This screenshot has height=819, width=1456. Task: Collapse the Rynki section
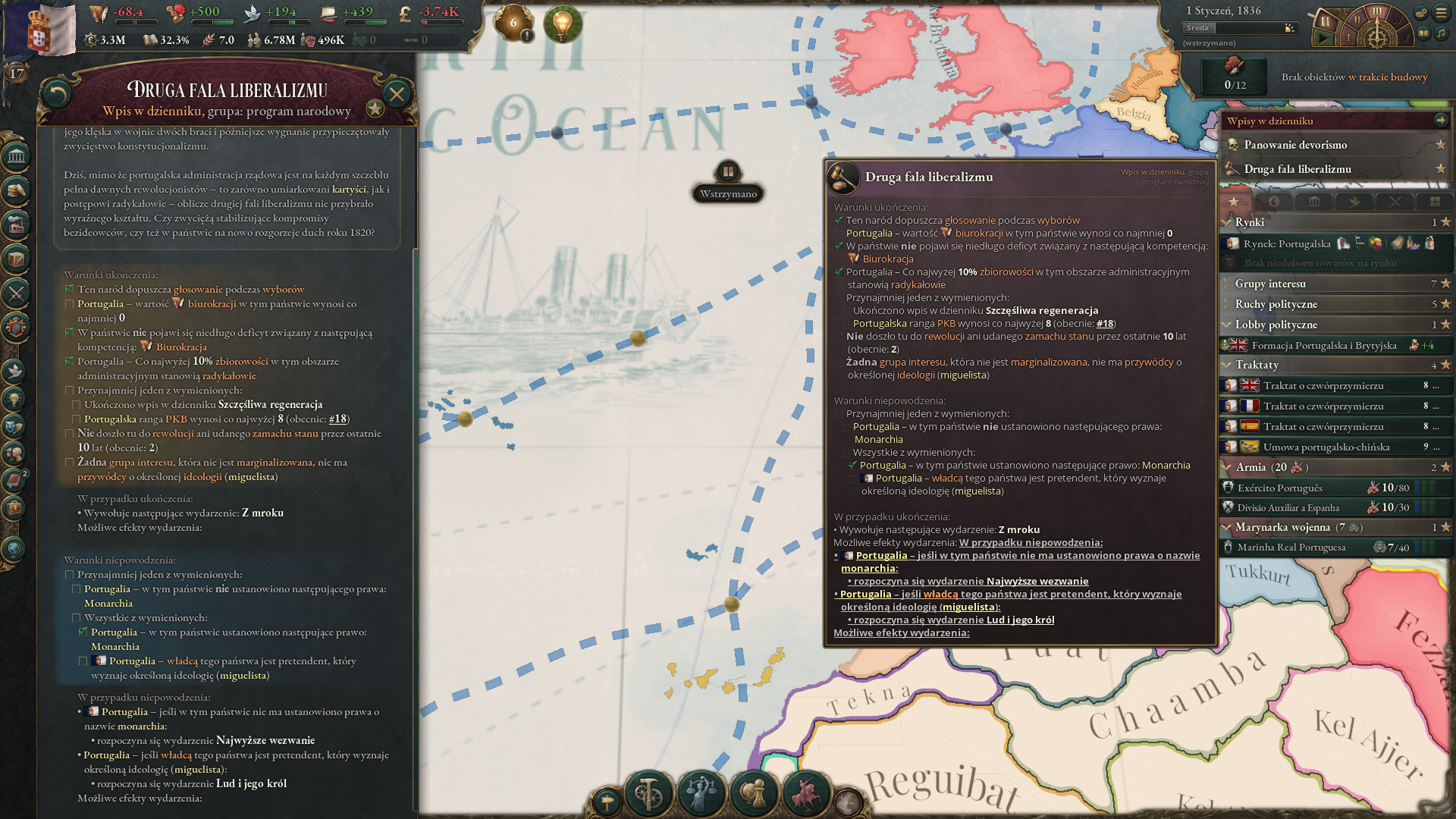pos(1289,222)
